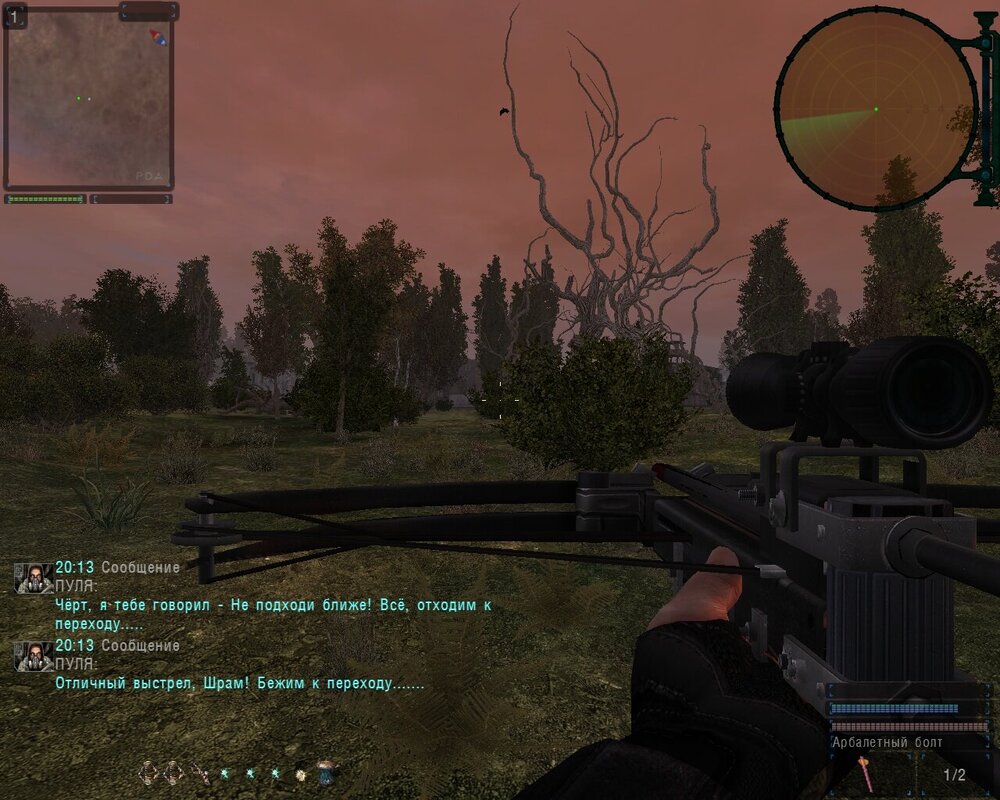This screenshot has height=800, width=1000.
Task: Select the jellyfish artifact in the belt row
Action: click(x=325, y=771)
